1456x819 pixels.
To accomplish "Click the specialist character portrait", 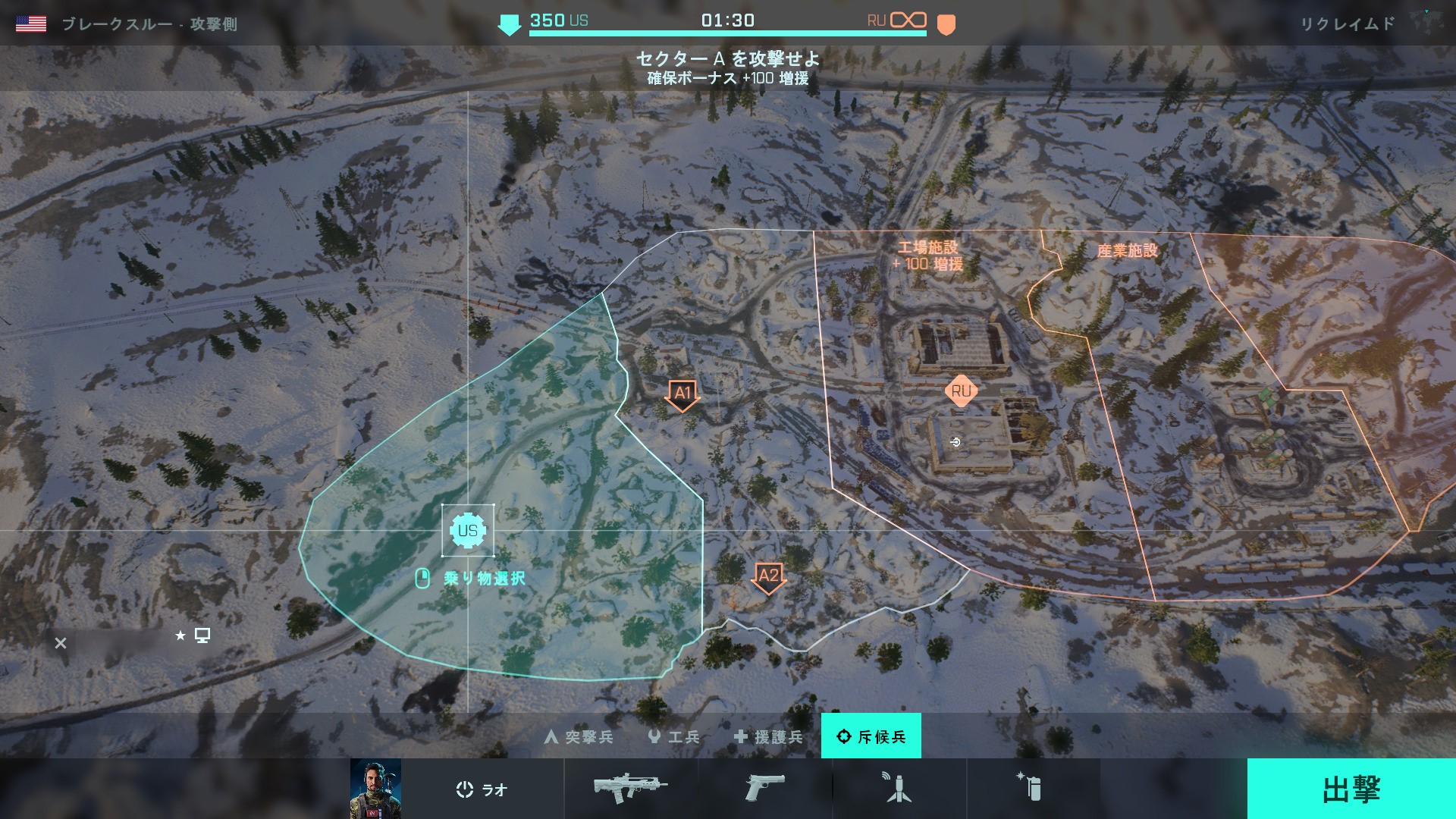I will (x=375, y=789).
